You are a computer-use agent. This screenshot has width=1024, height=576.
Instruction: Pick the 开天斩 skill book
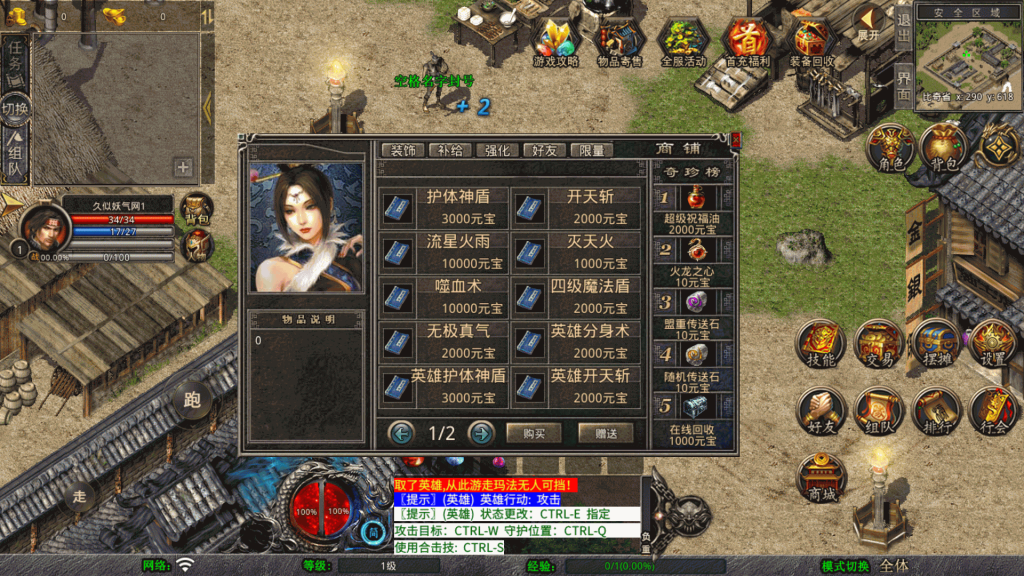[x=576, y=207]
